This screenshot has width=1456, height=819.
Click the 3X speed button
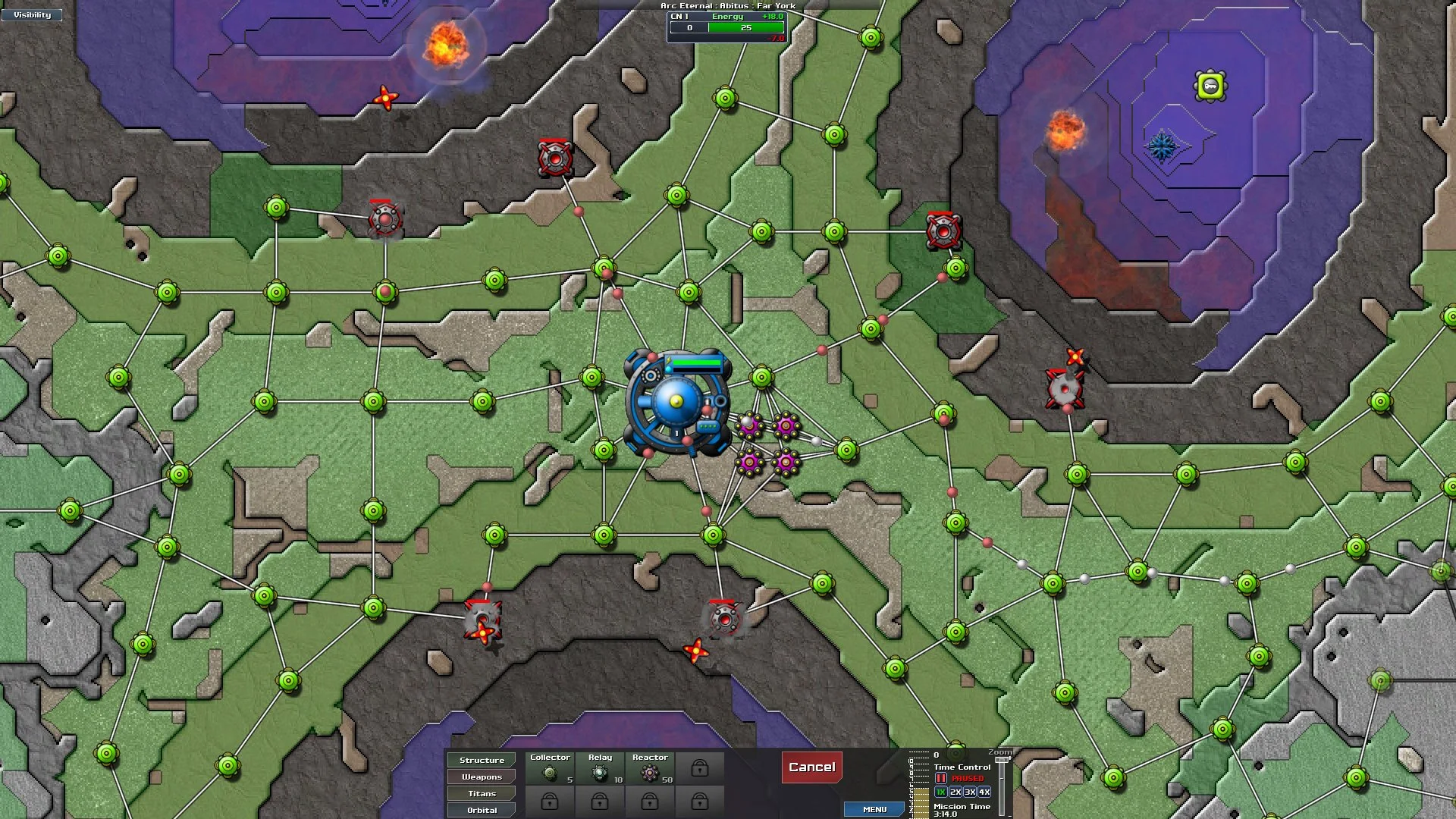click(969, 791)
